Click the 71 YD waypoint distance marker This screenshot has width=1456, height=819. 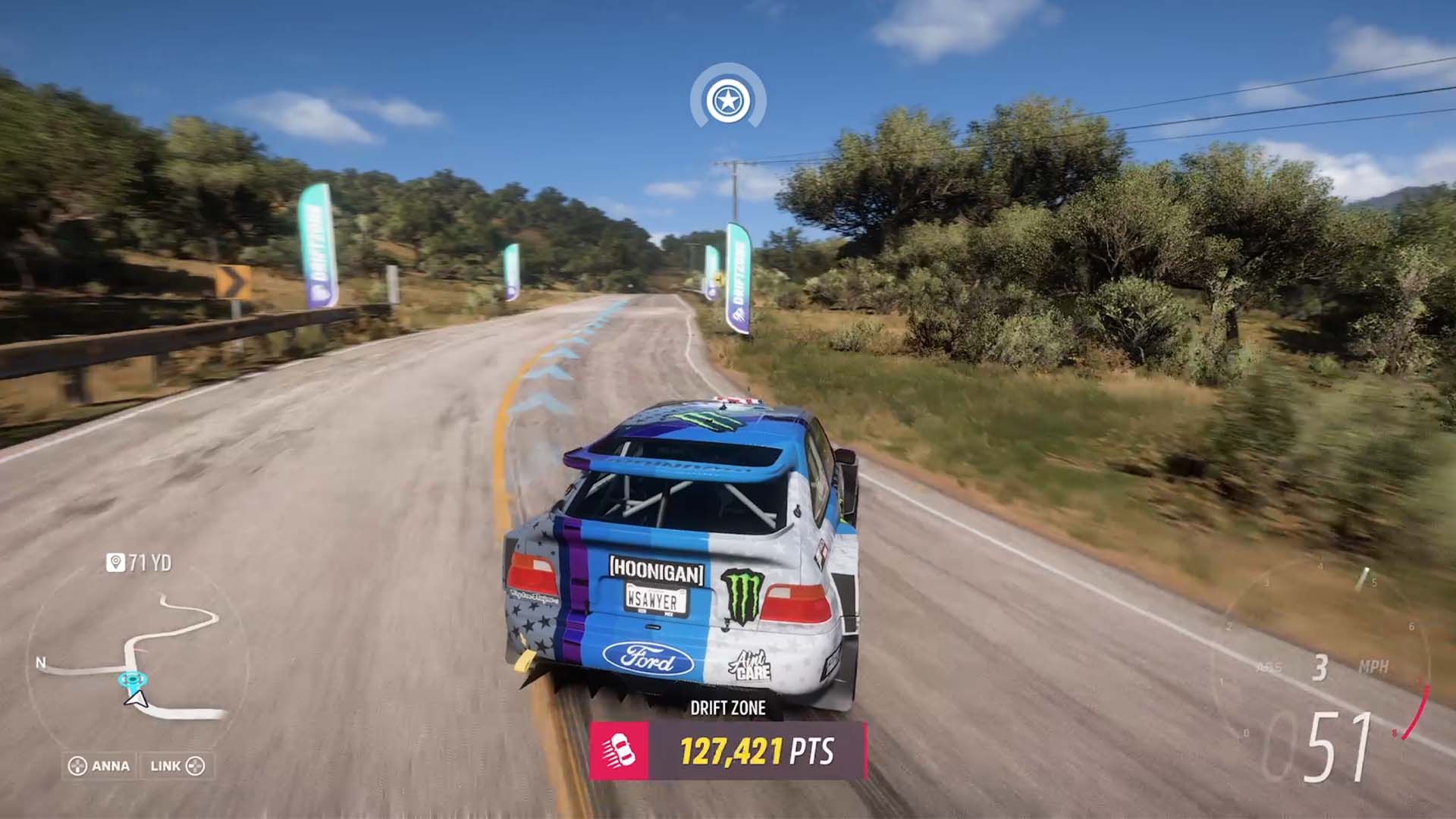[140, 563]
